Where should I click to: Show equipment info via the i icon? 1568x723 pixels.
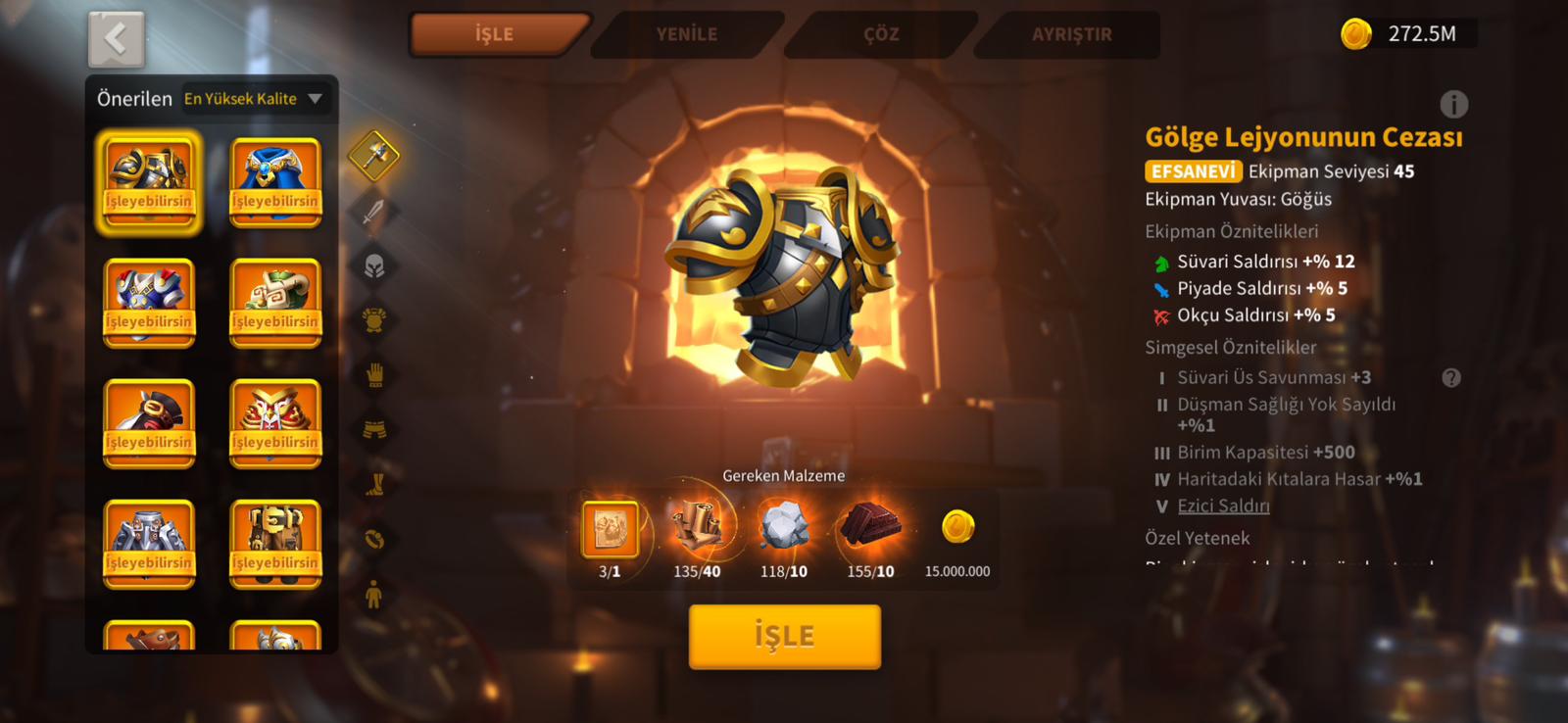(x=1453, y=104)
